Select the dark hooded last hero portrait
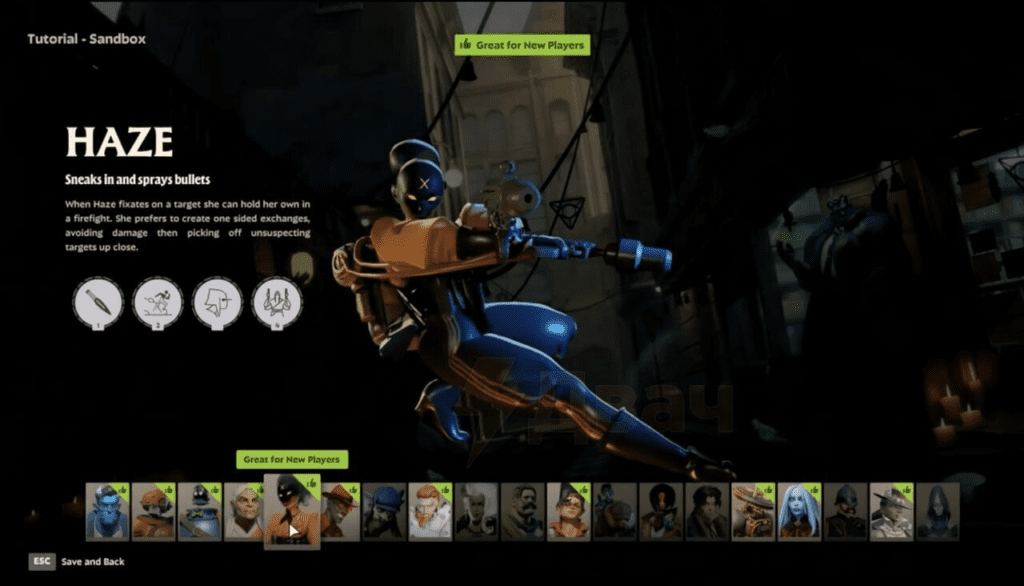Viewport: 1024px width, 586px height. click(938, 512)
